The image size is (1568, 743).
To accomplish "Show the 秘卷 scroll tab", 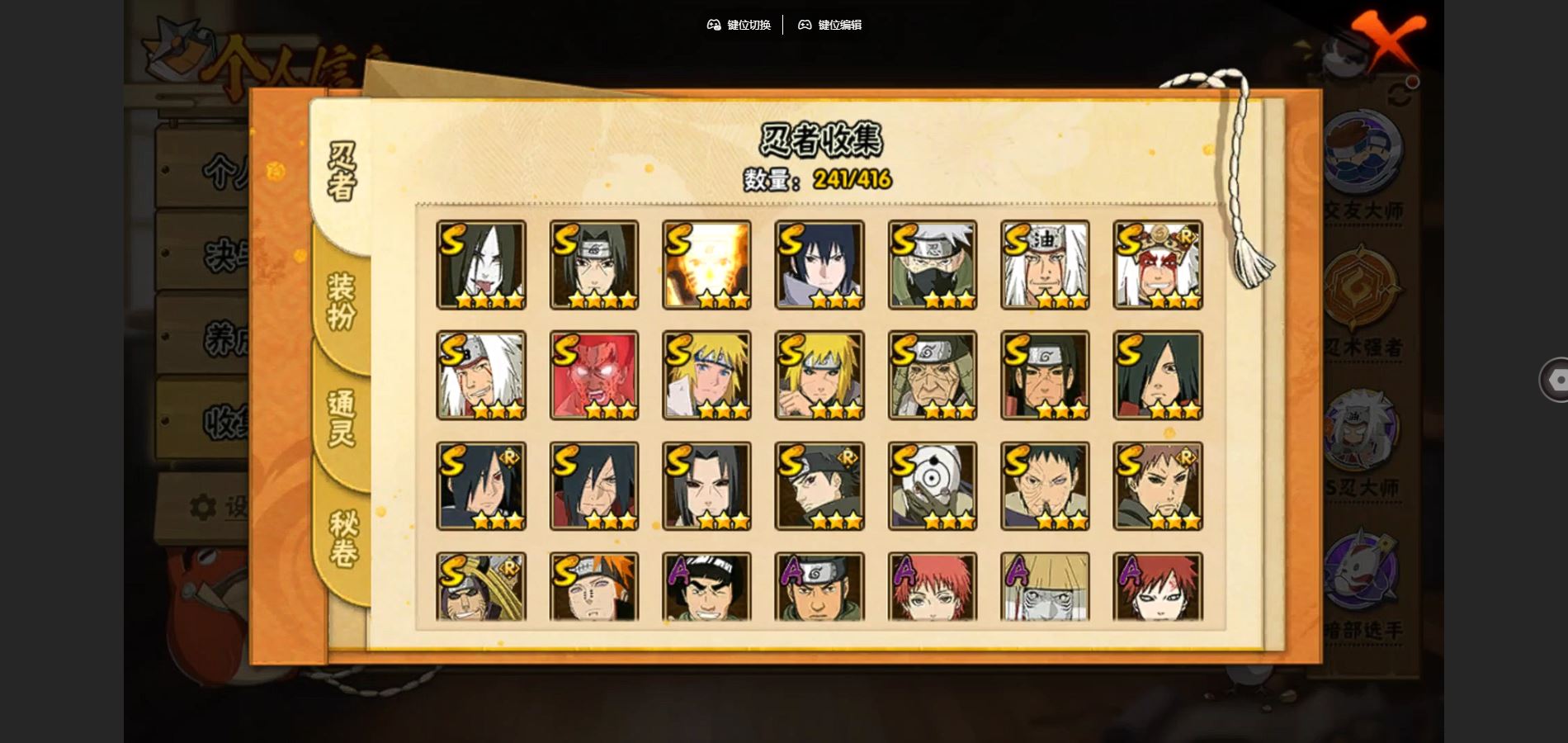I will (343, 538).
